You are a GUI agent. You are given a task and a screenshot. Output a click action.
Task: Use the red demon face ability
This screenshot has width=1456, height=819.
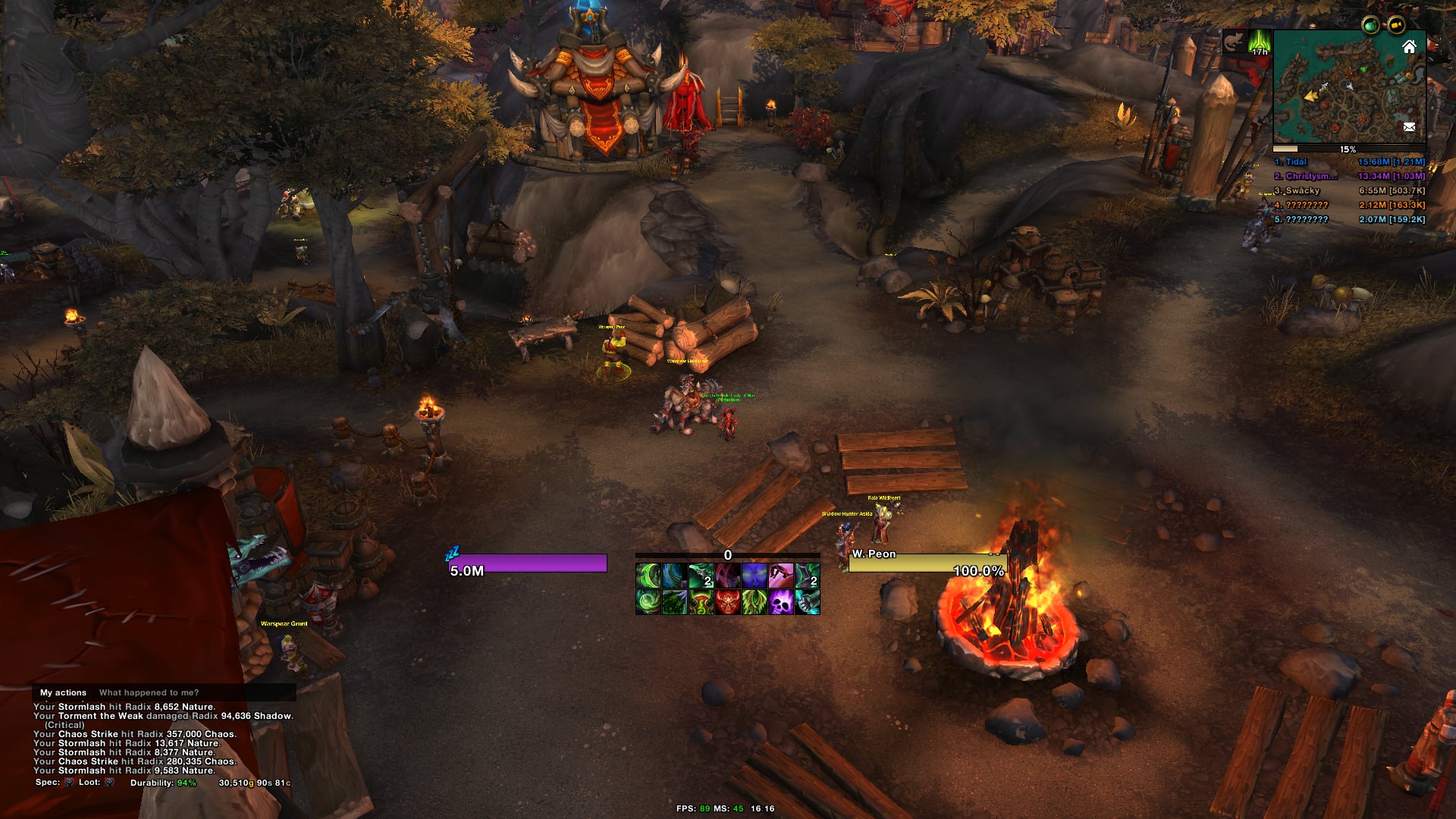(728, 602)
